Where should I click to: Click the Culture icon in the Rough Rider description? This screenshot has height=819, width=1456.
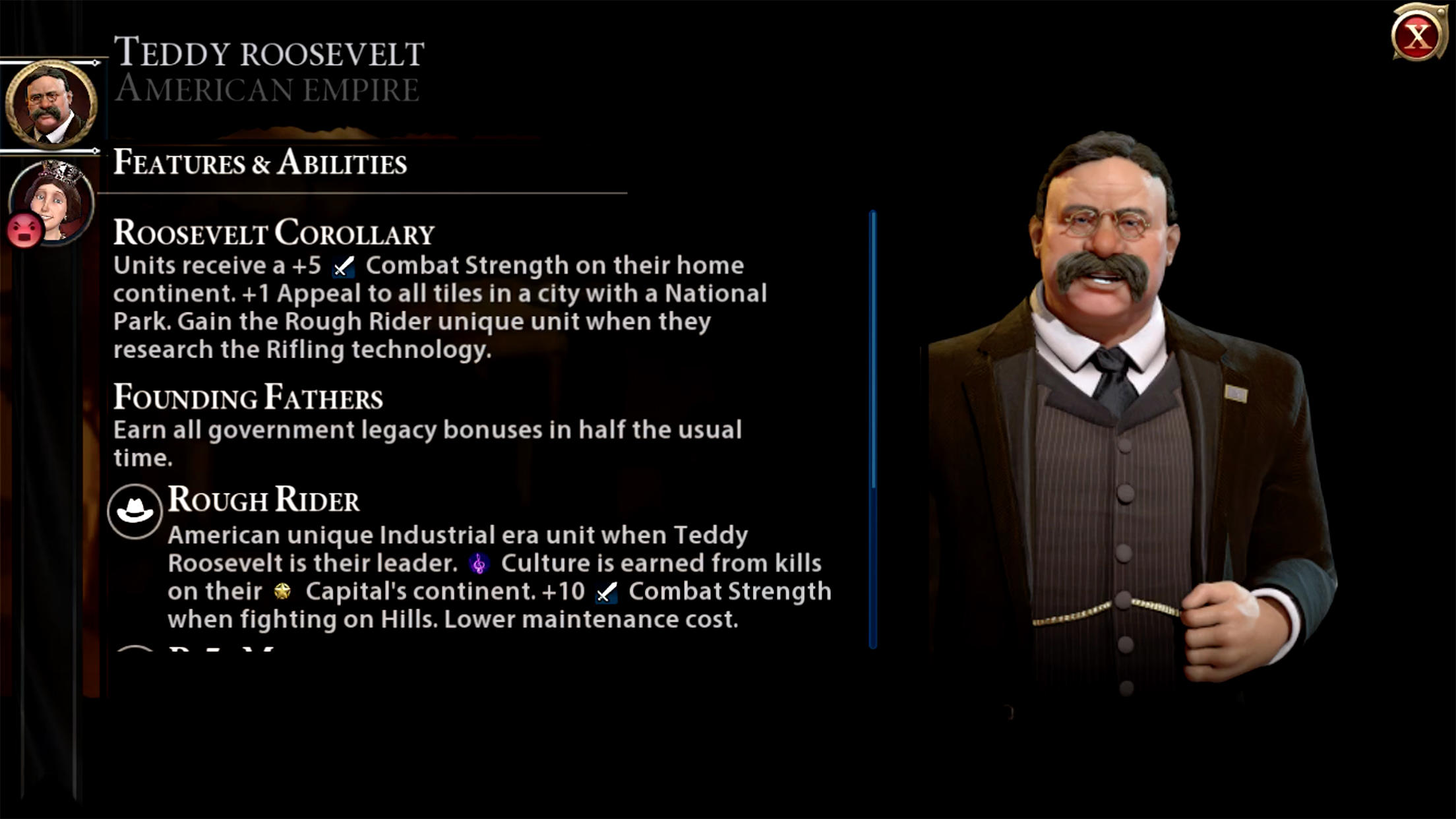[x=477, y=564]
